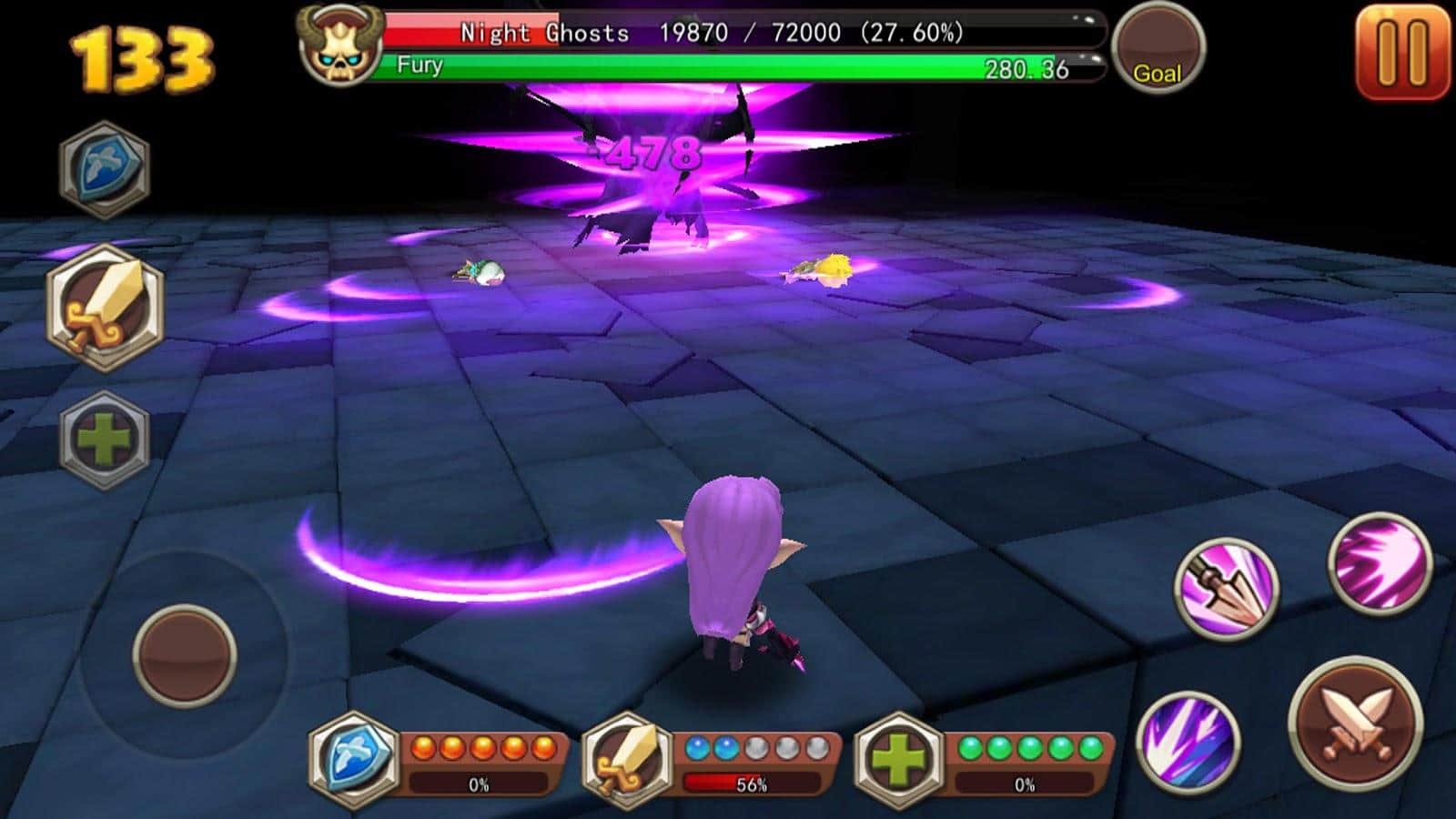Open the round Goal button
Screen dimensions: 1456x819
1158,49
